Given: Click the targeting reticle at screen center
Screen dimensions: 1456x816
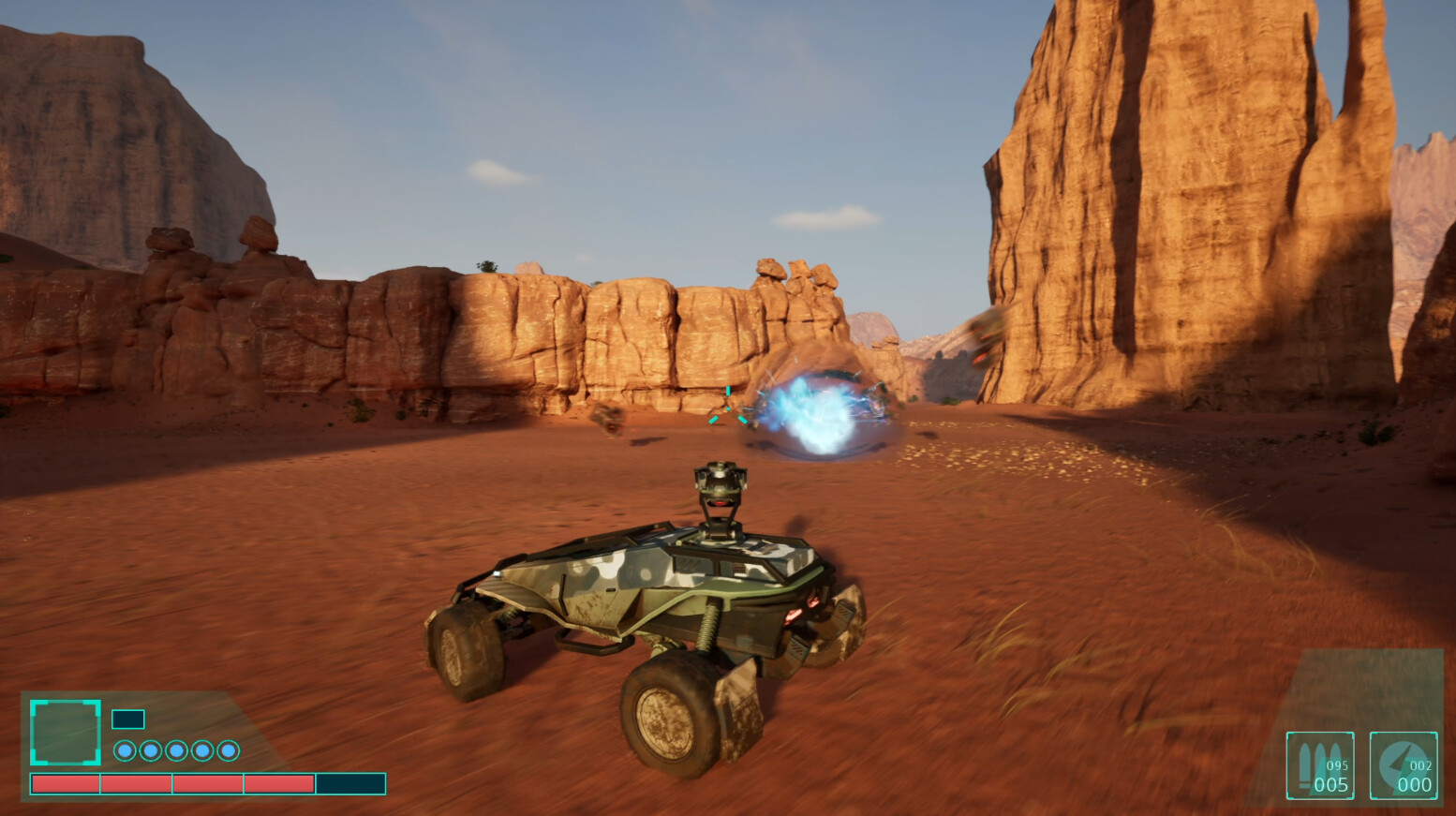Looking at the screenshot, I should pyautogui.click(x=726, y=409).
